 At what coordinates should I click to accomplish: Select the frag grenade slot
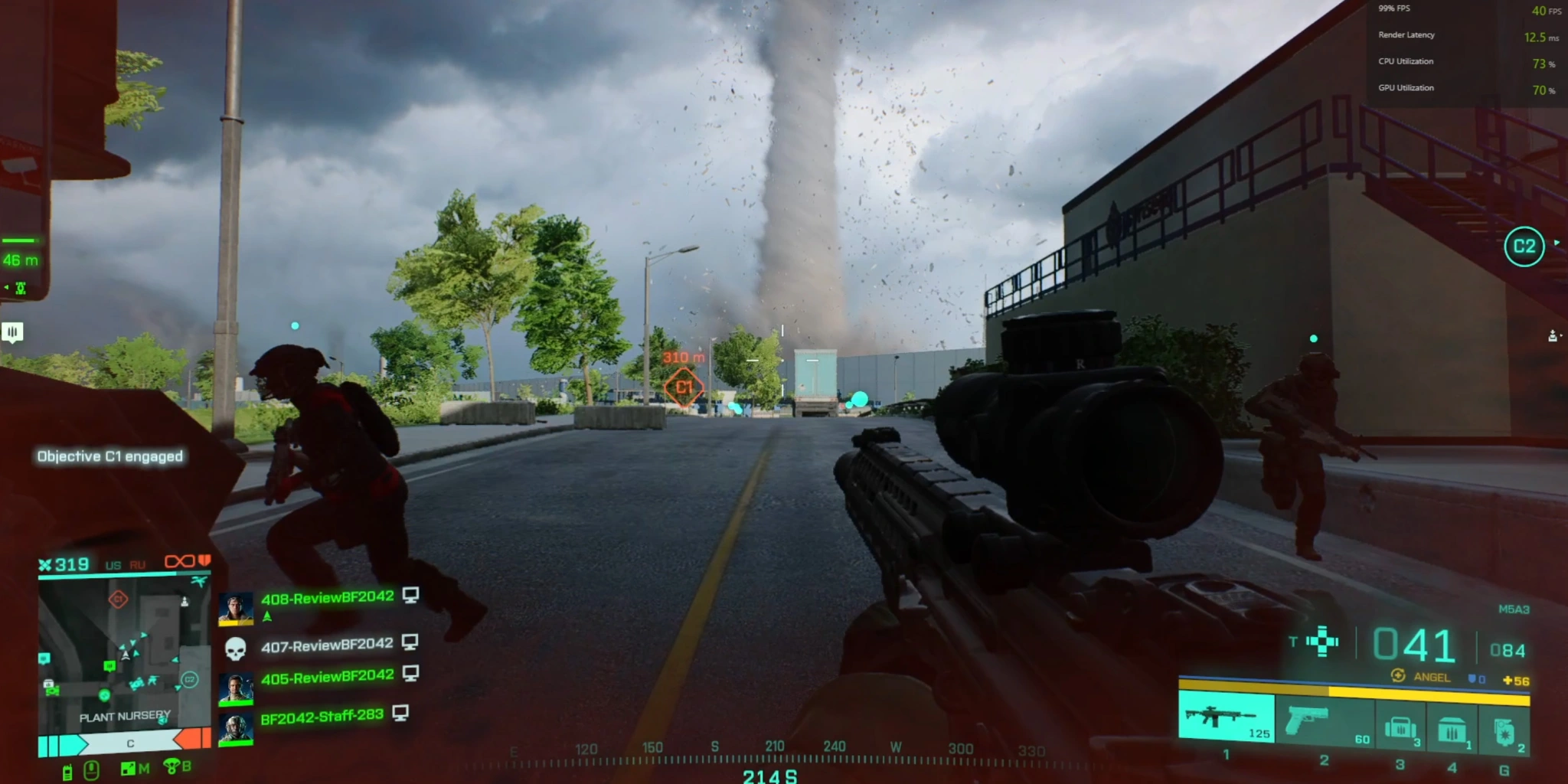pos(1504,730)
